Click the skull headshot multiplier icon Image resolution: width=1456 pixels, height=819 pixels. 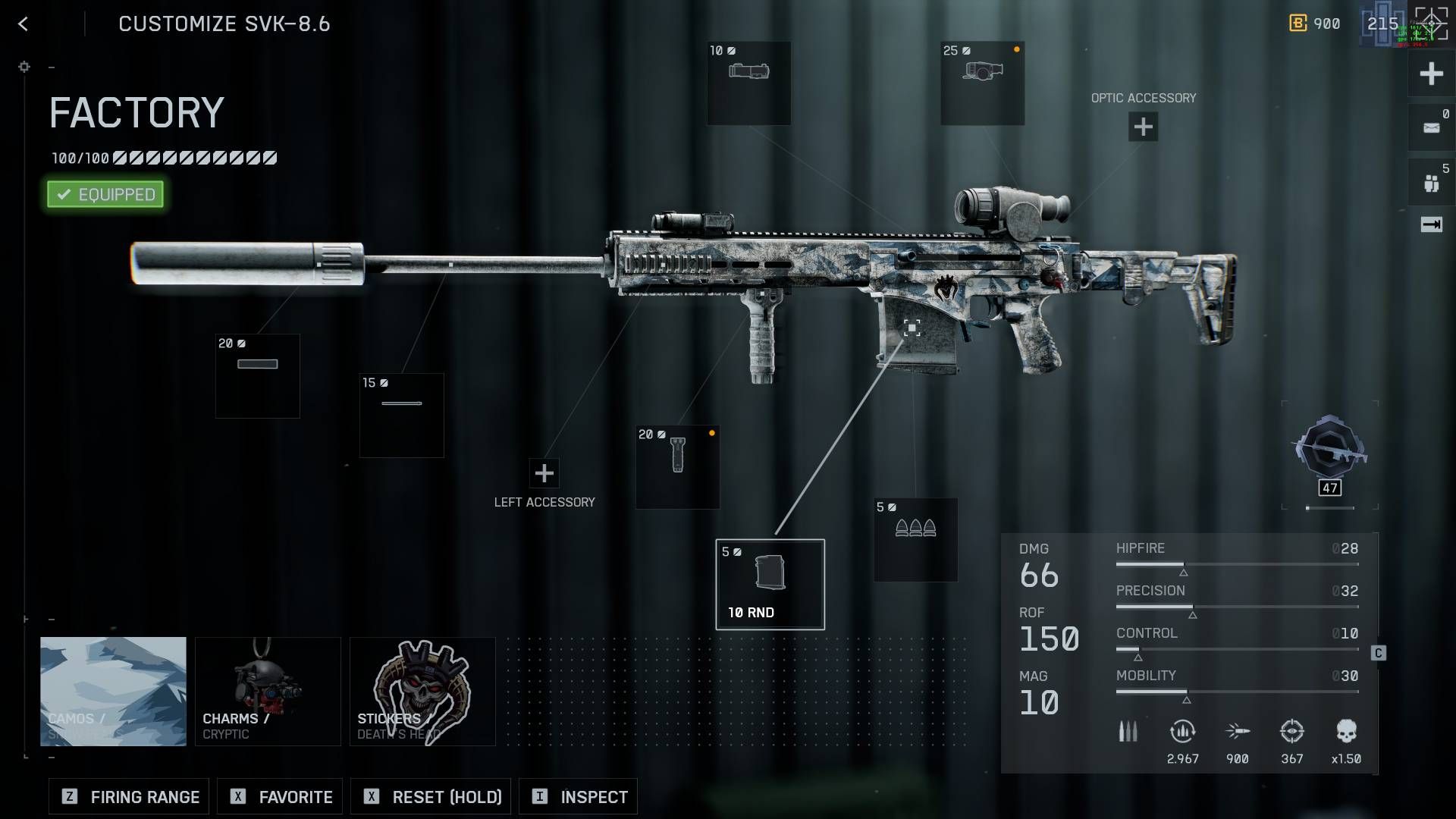[1348, 730]
